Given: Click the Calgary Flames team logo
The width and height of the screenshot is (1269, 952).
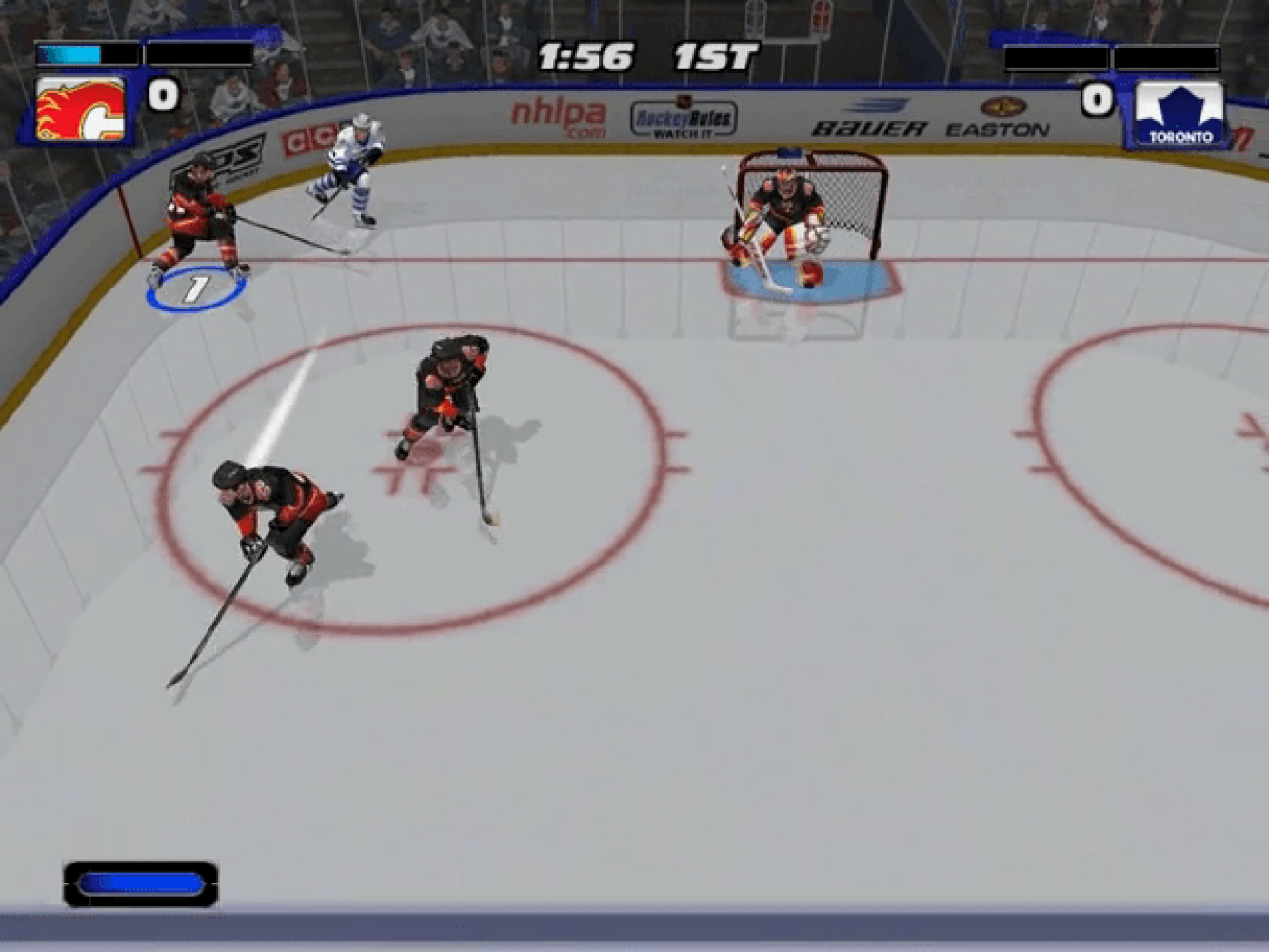Looking at the screenshot, I should [80, 109].
